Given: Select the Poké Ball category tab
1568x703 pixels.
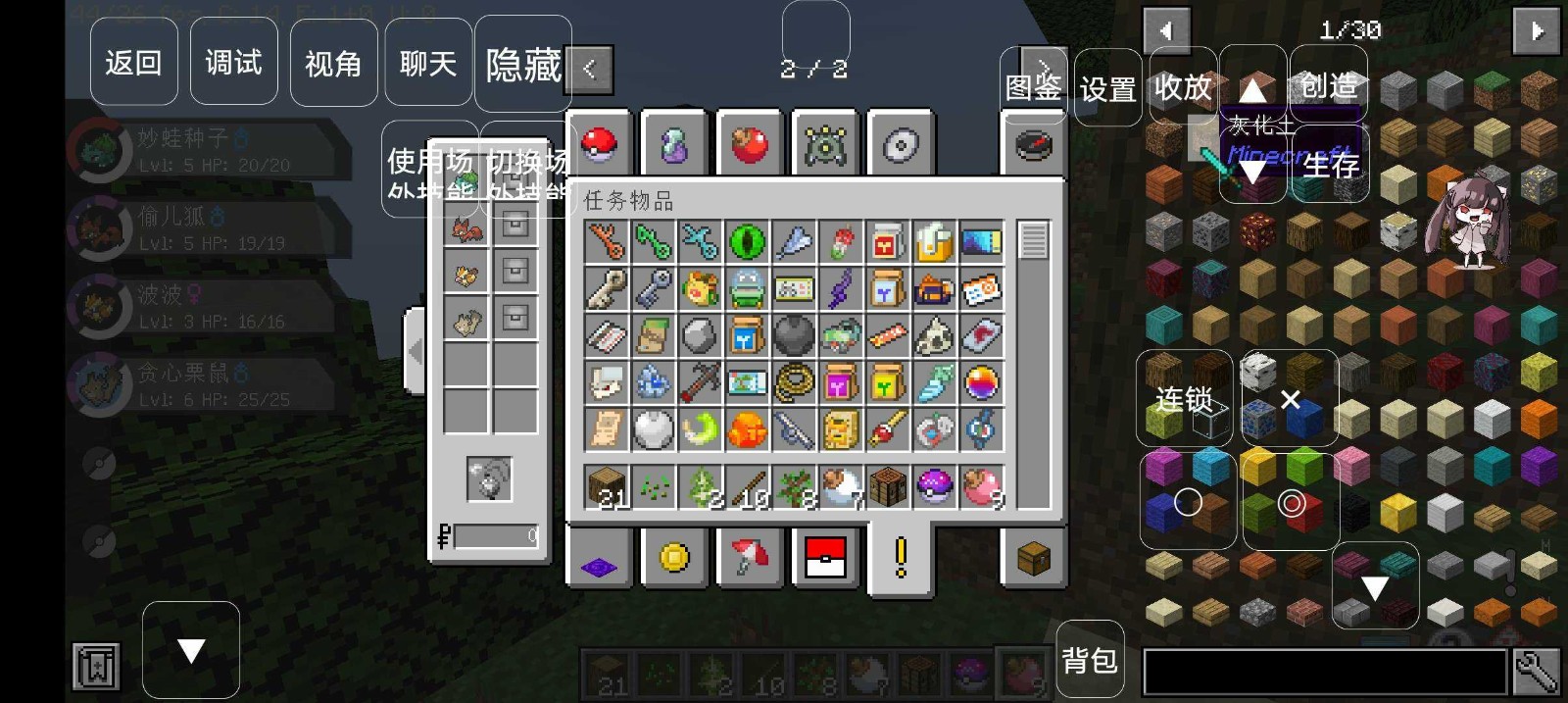Looking at the screenshot, I should point(599,145).
